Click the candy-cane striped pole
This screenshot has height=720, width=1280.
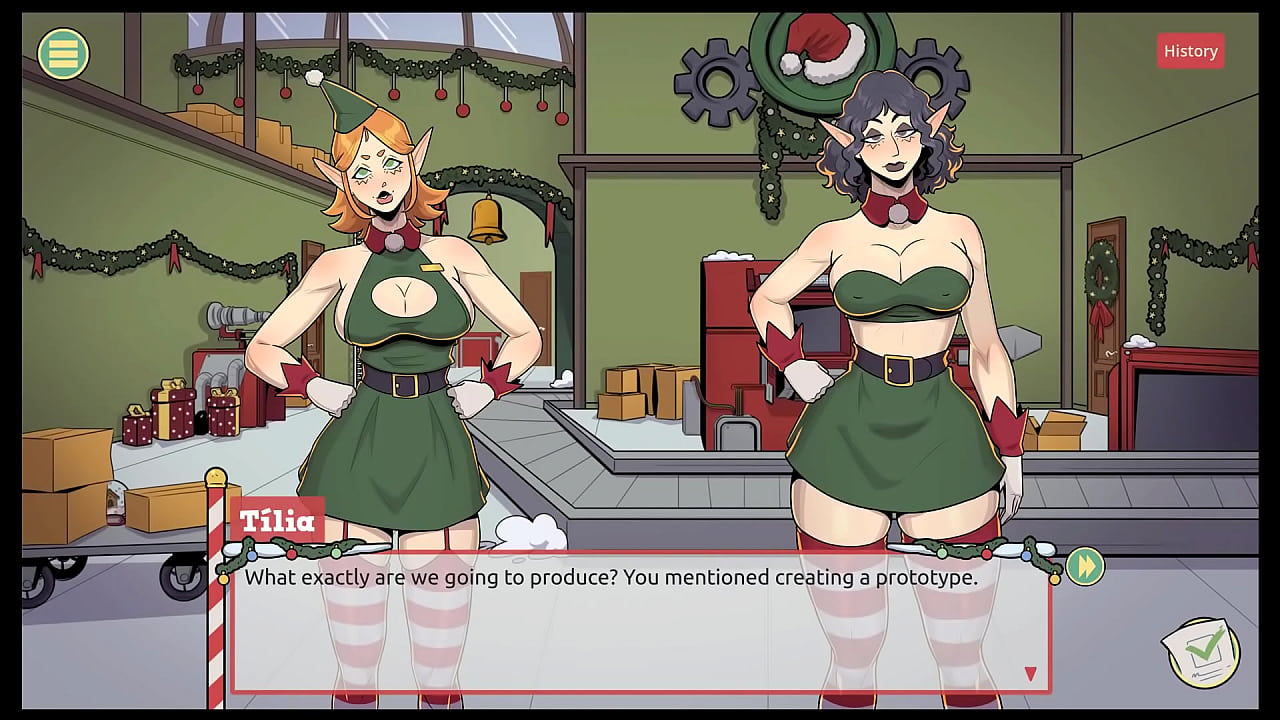point(216,600)
